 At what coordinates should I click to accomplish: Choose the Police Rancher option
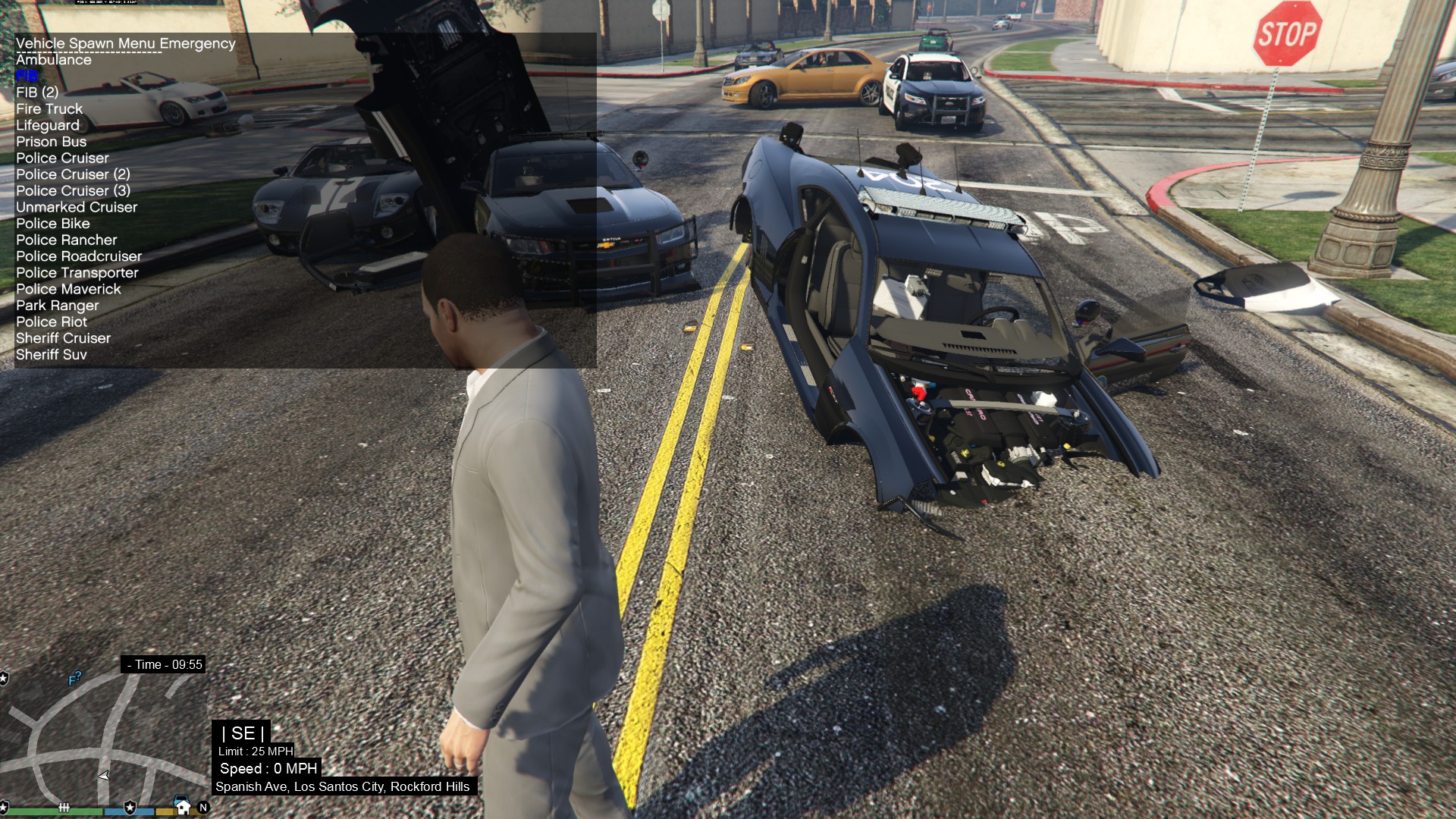point(66,240)
